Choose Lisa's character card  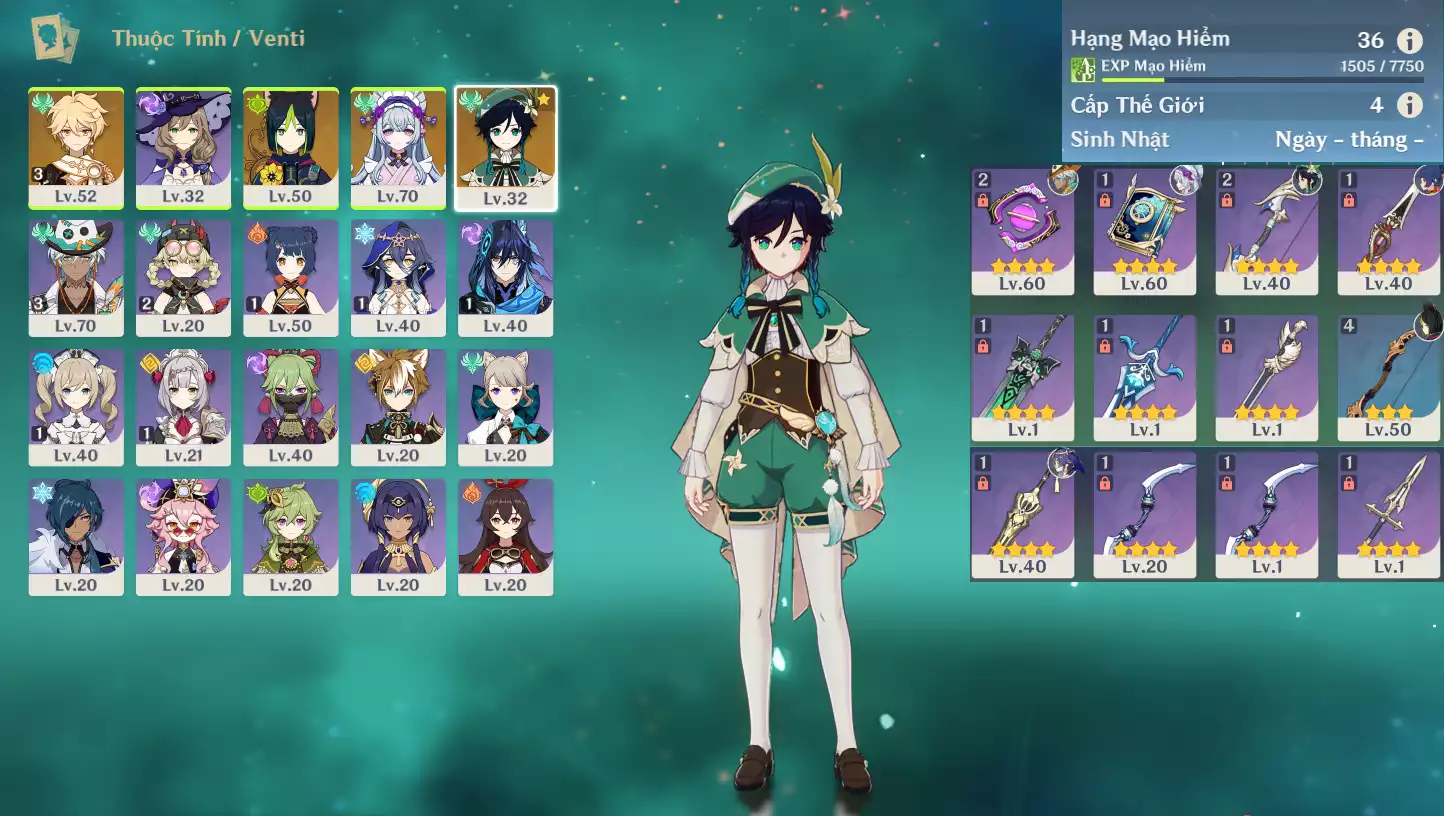tap(183, 147)
